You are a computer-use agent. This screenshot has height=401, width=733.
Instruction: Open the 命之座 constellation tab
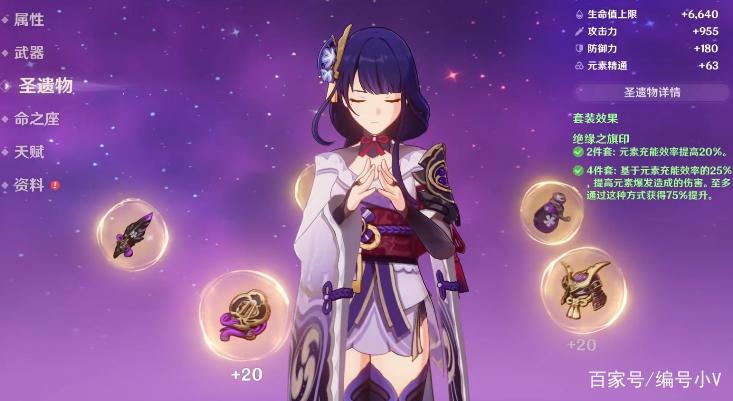click(36, 119)
